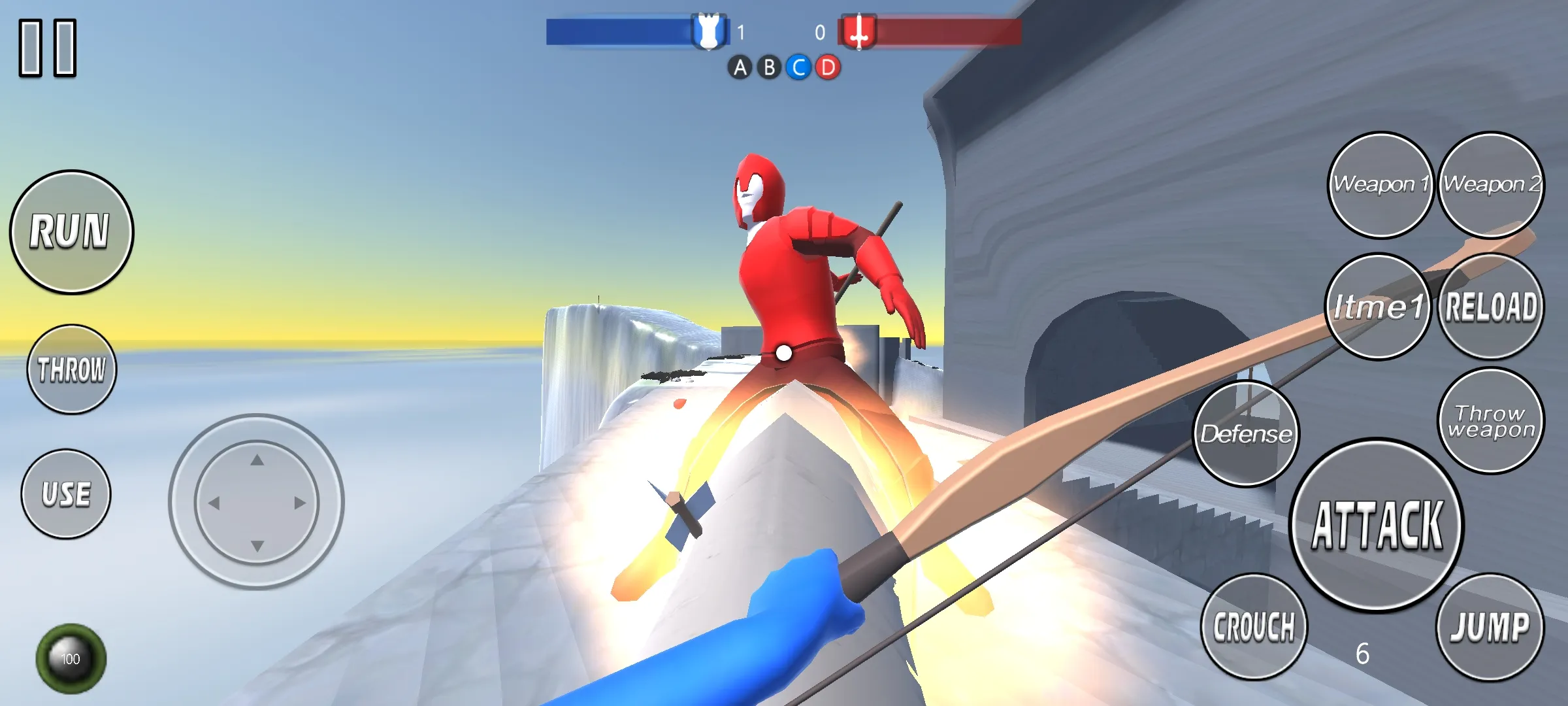Tap the JUMP button
Viewport: 1568px width, 706px height.
(x=1490, y=627)
